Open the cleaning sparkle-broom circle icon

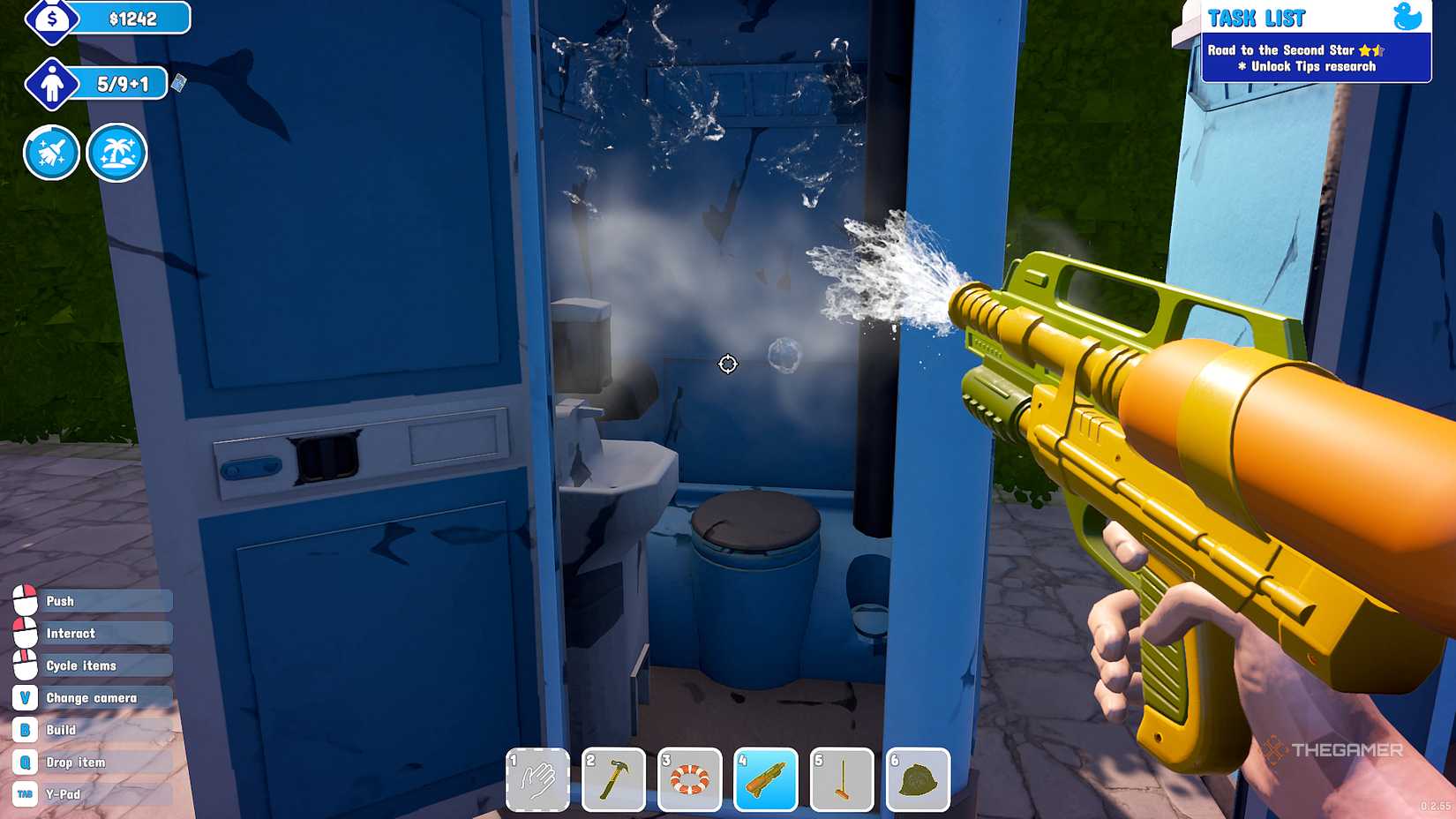(x=51, y=152)
